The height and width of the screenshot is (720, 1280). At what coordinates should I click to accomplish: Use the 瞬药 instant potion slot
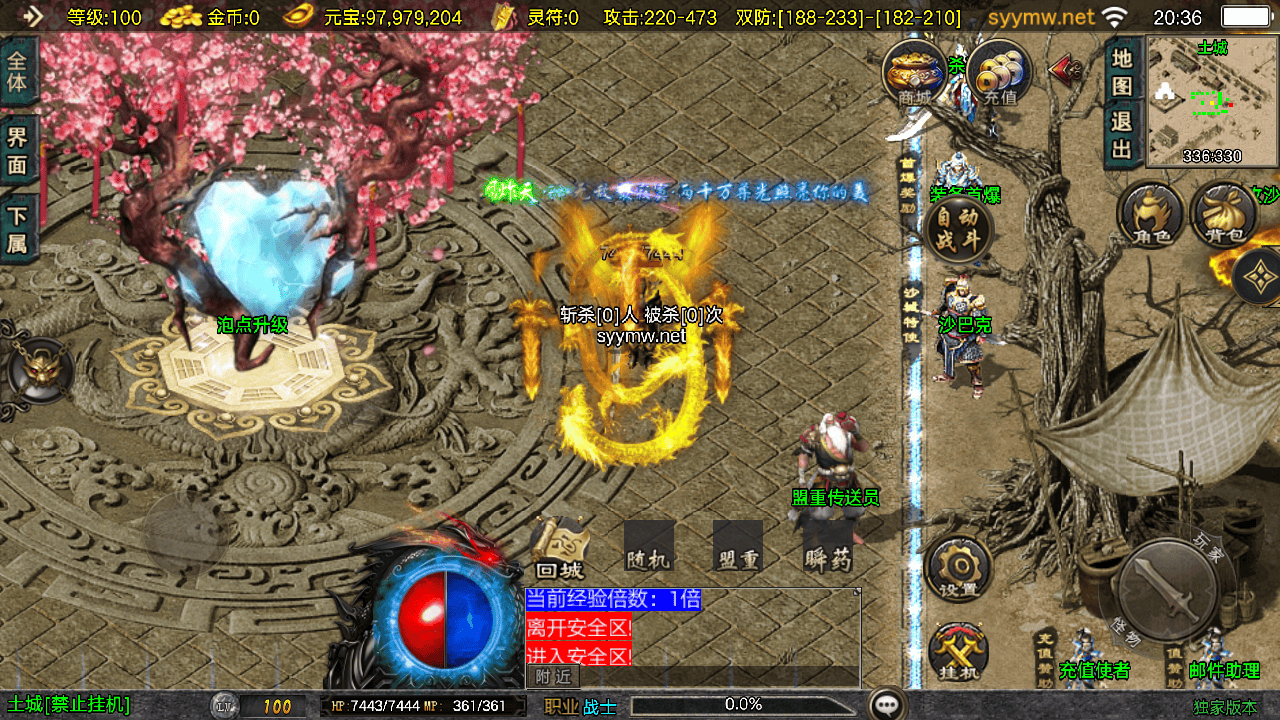[x=828, y=548]
